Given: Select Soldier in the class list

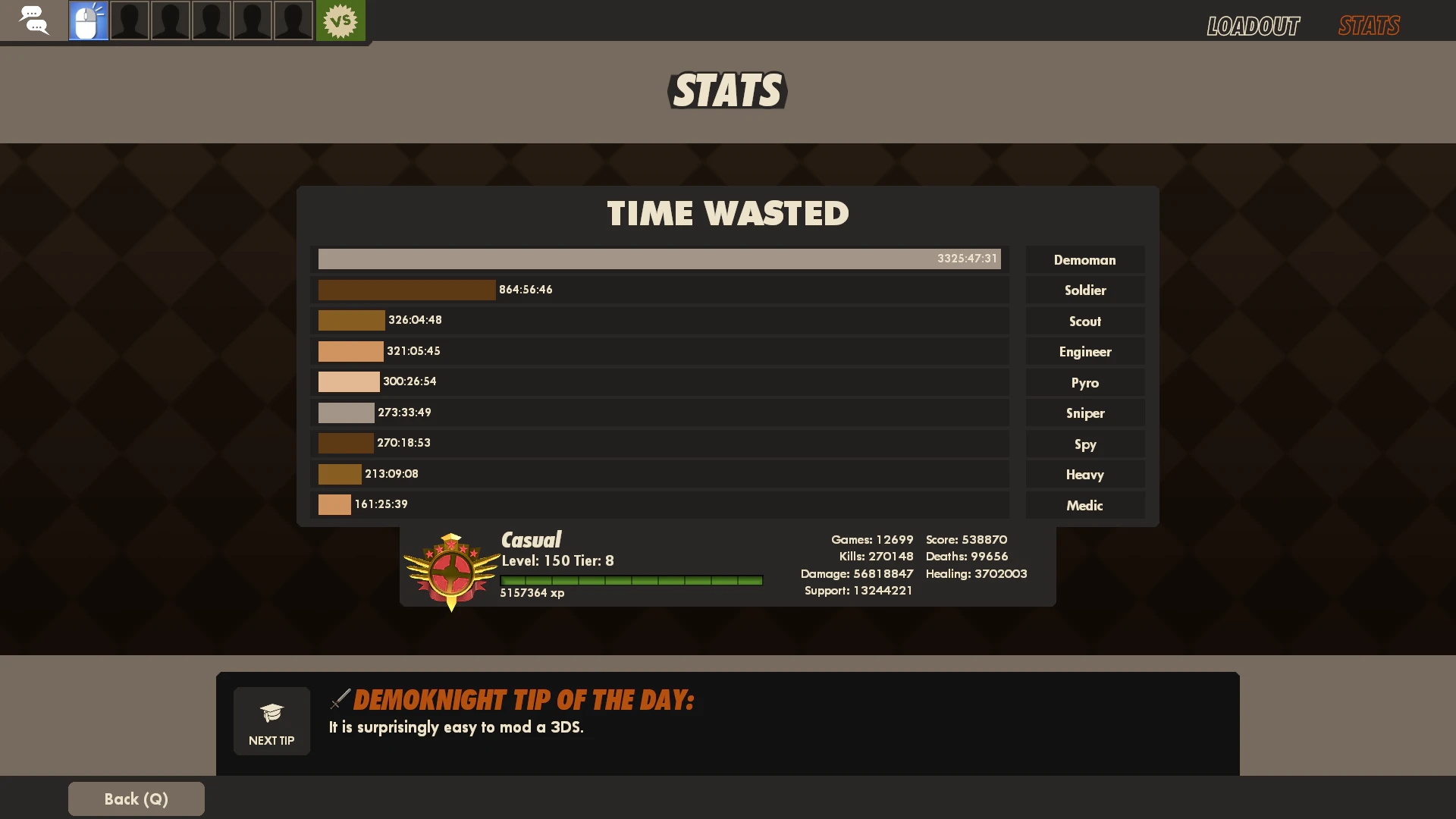Looking at the screenshot, I should [x=1085, y=290].
